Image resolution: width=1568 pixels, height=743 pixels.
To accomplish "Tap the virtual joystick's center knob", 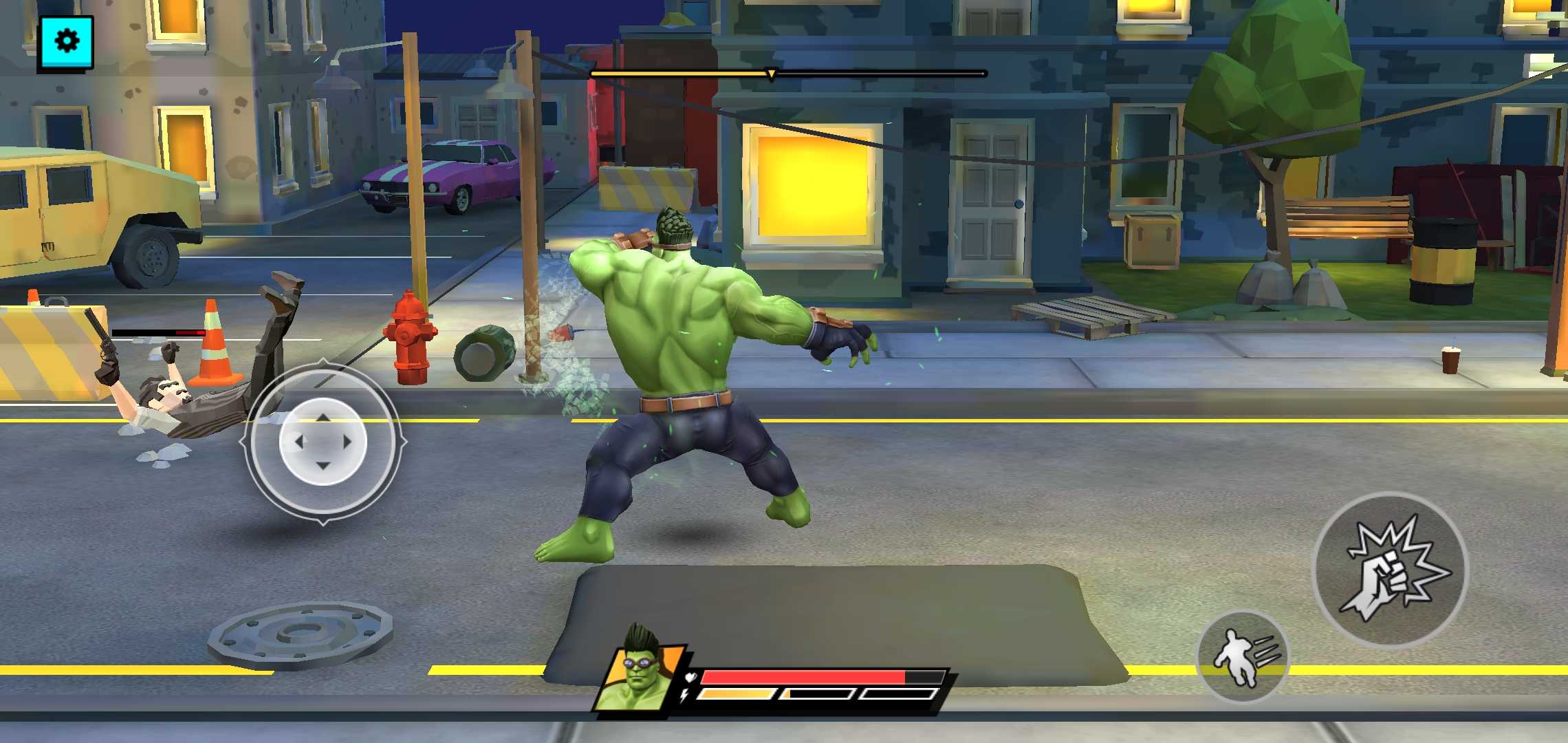I will (323, 442).
